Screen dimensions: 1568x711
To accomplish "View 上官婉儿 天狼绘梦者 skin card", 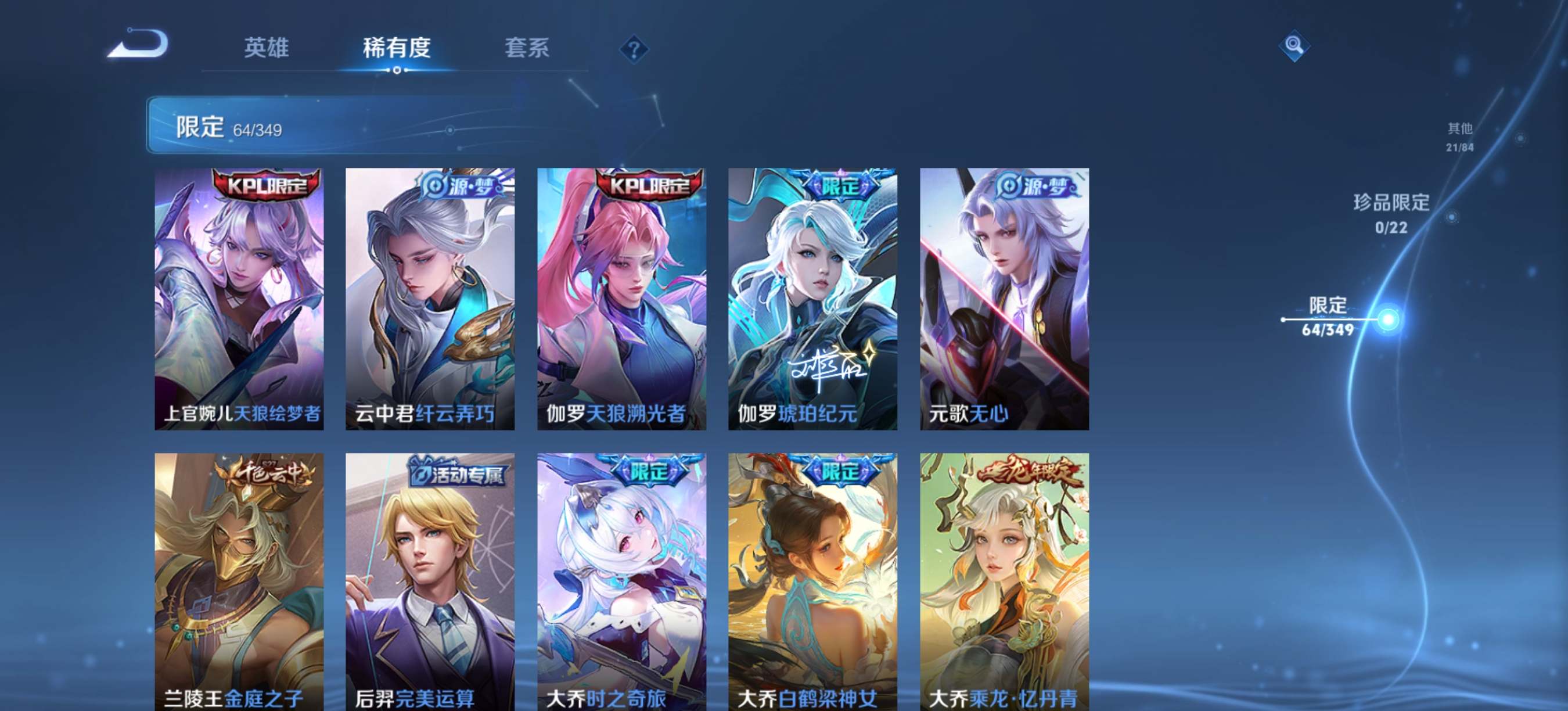I will pos(239,299).
